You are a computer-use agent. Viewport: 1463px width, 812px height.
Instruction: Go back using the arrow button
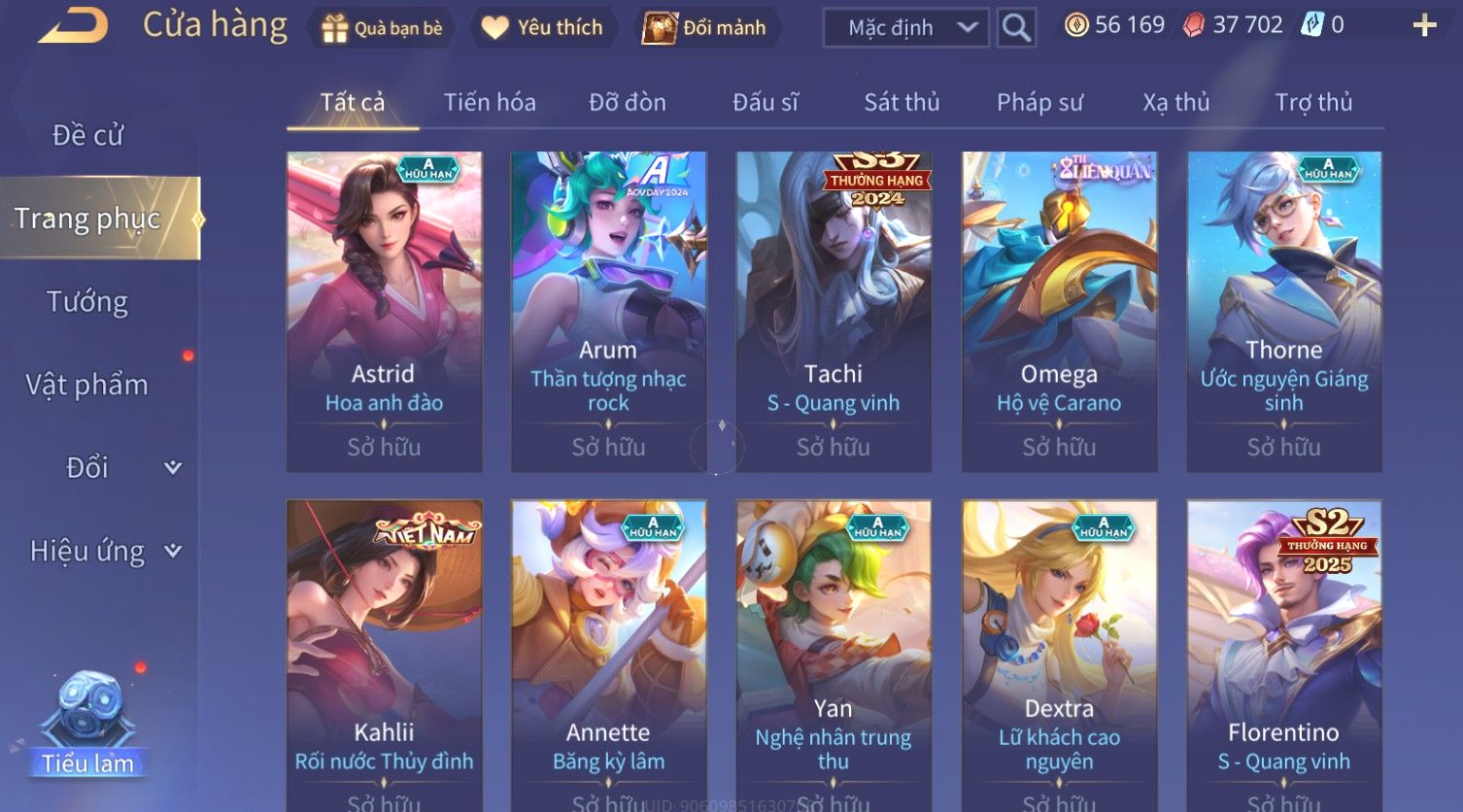73,25
